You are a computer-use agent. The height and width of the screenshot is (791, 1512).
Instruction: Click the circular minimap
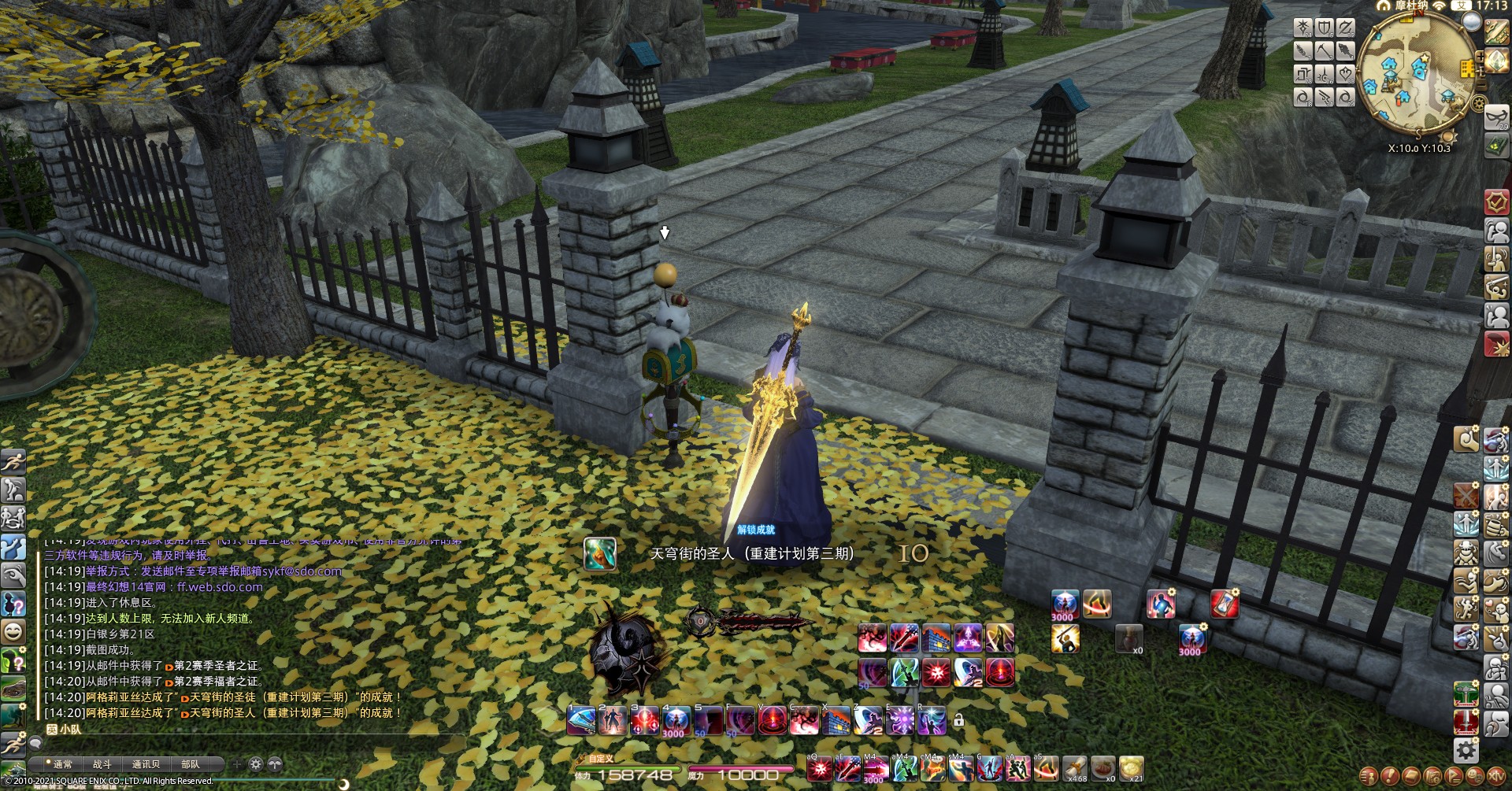tap(1416, 71)
